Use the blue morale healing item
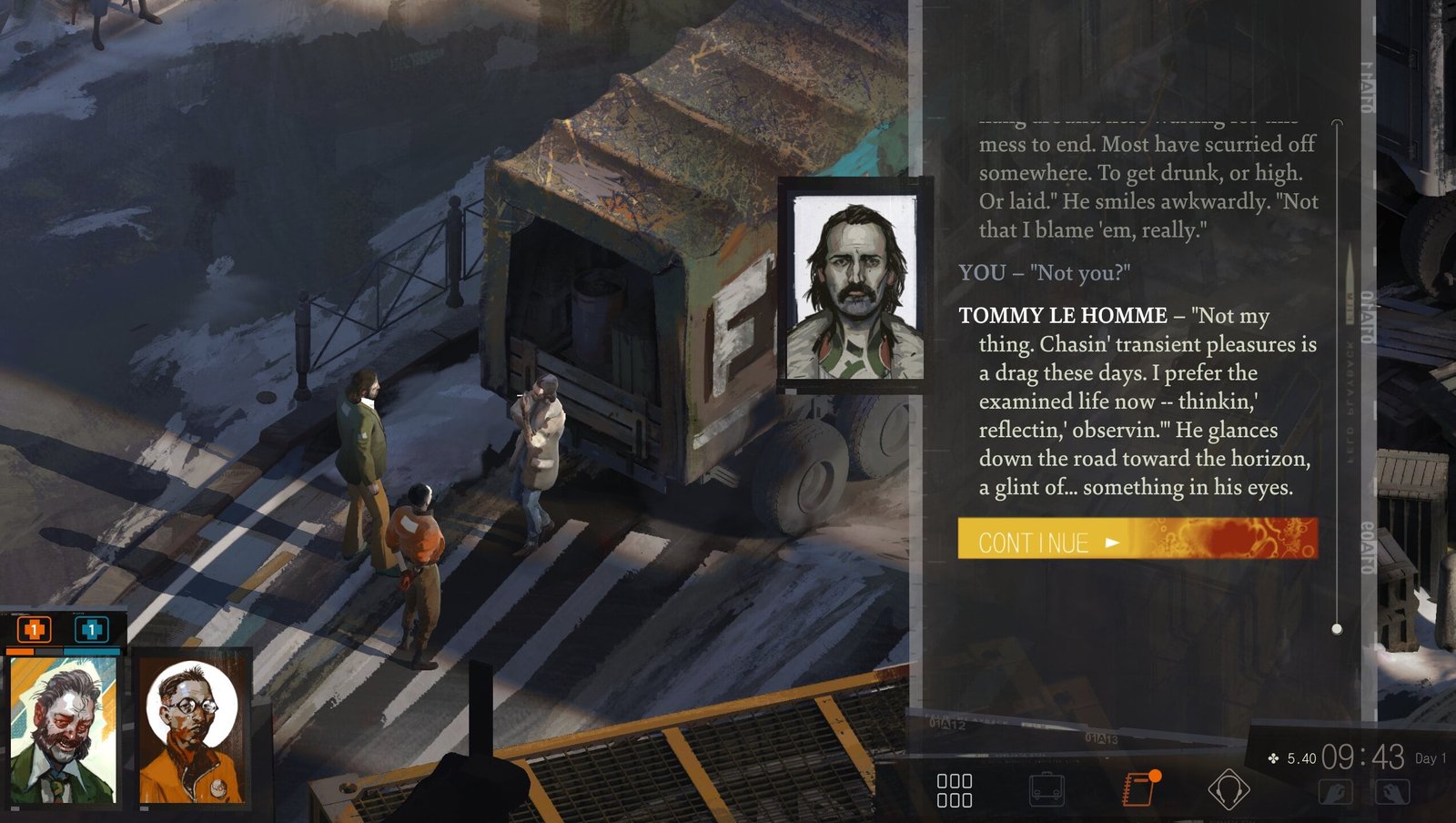 click(91, 629)
